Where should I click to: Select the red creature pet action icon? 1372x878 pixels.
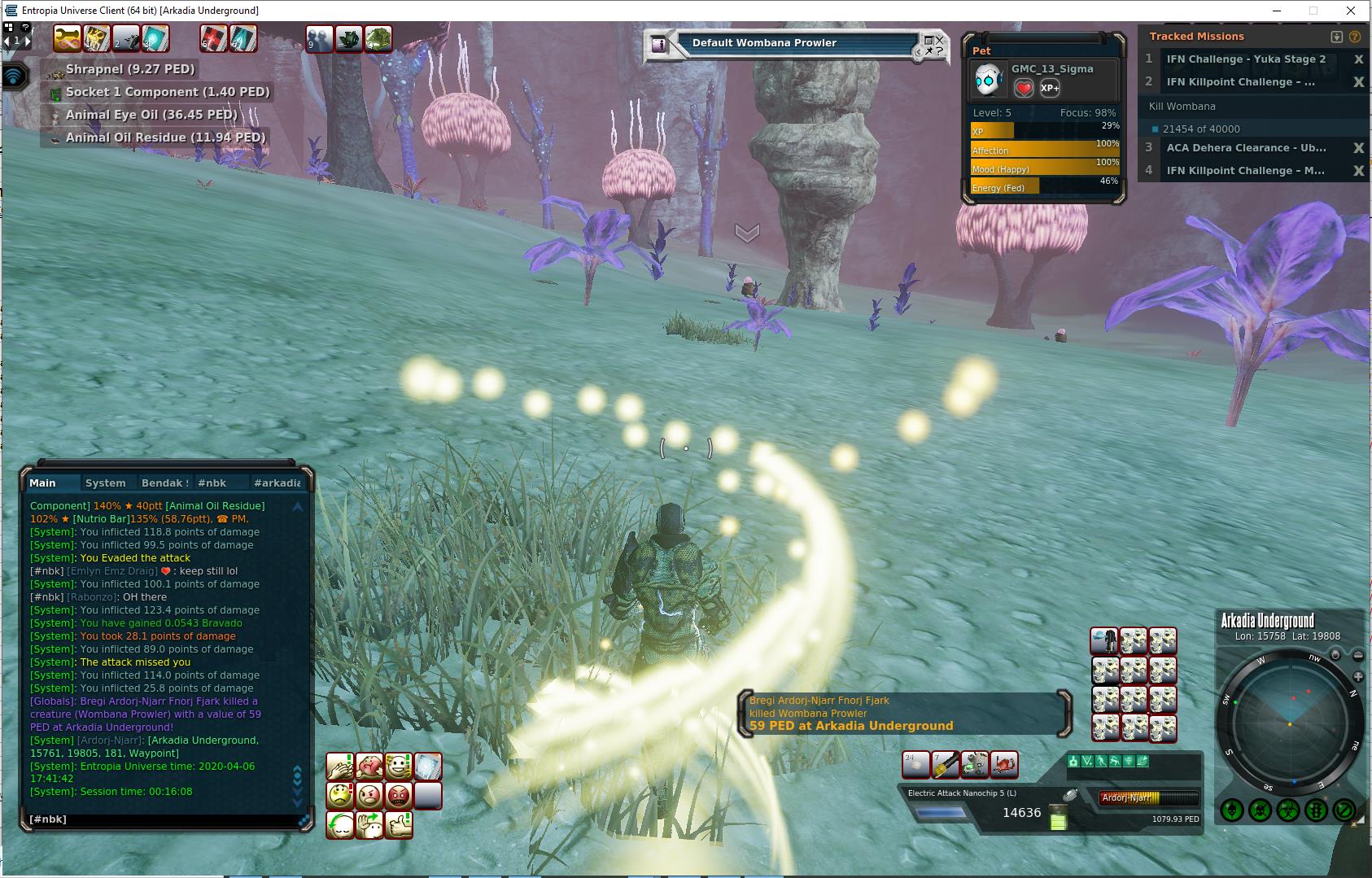point(1005,765)
